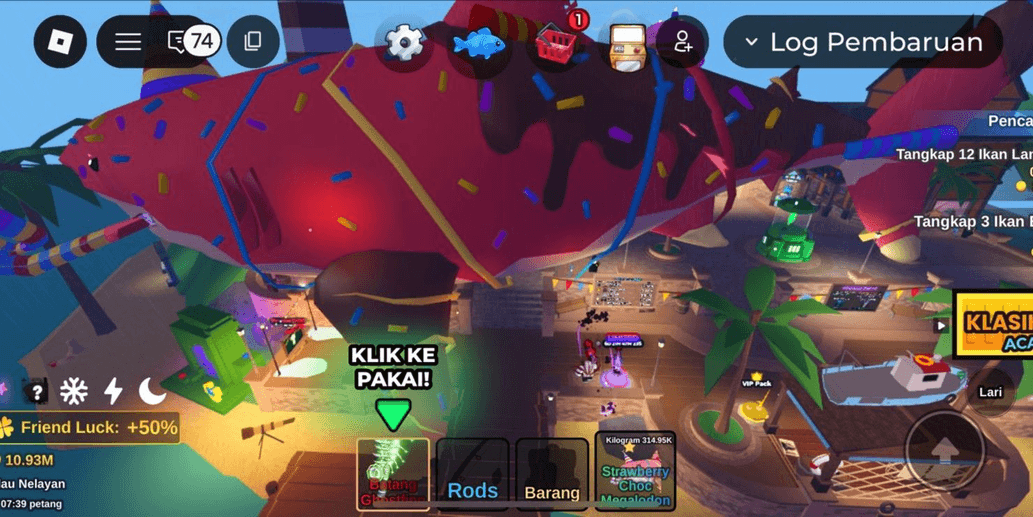The image size is (1033, 517).
Task: Open the Barang items slot
Action: pyautogui.click(x=552, y=474)
